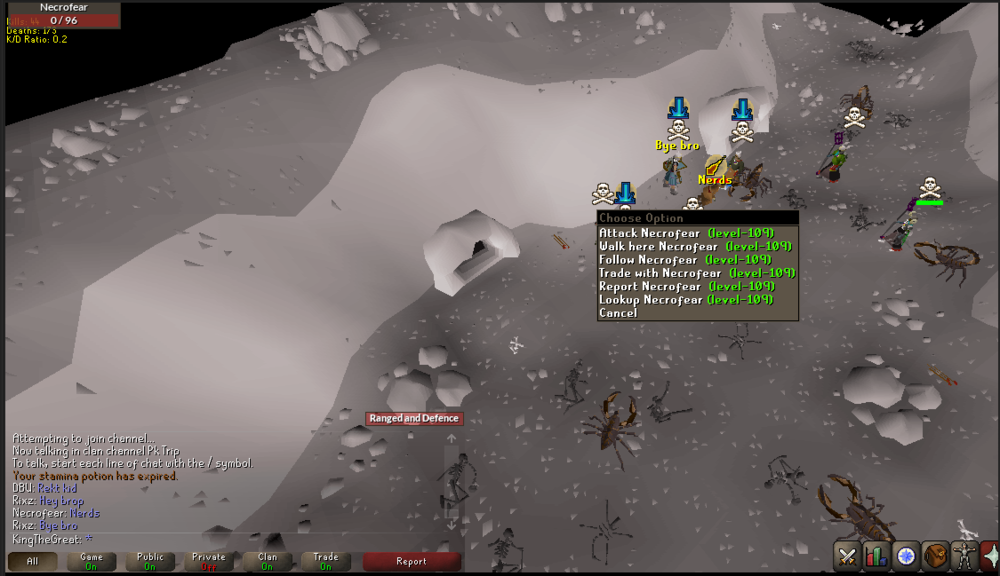Click the red Report button
Screen dimensions: 1000x576
click(411, 561)
